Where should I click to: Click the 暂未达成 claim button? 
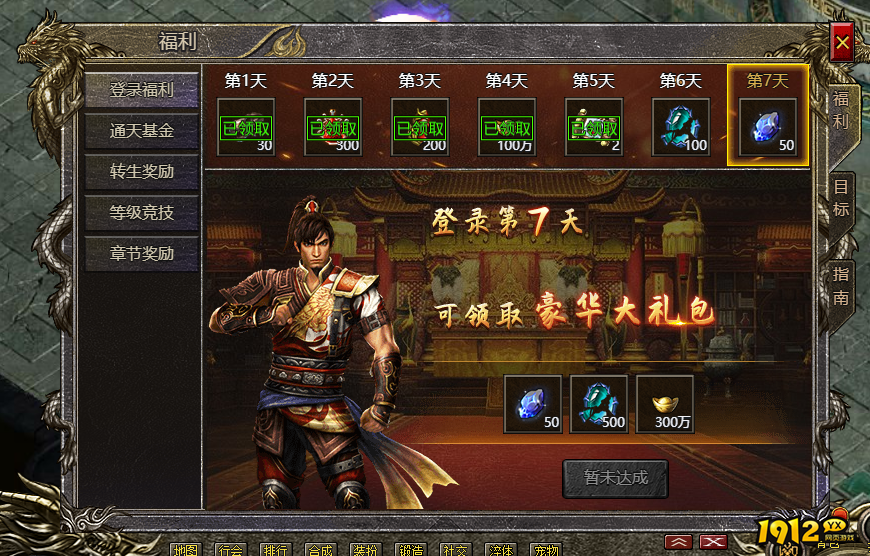point(615,478)
